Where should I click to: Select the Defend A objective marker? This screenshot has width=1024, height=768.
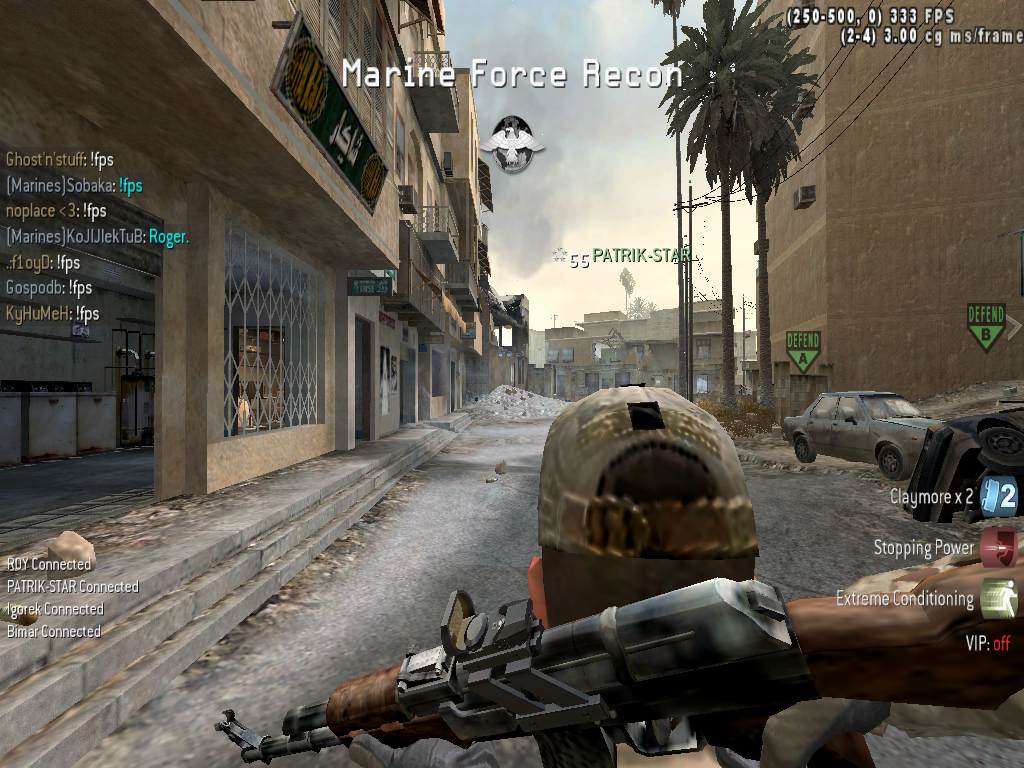pyautogui.click(x=802, y=351)
